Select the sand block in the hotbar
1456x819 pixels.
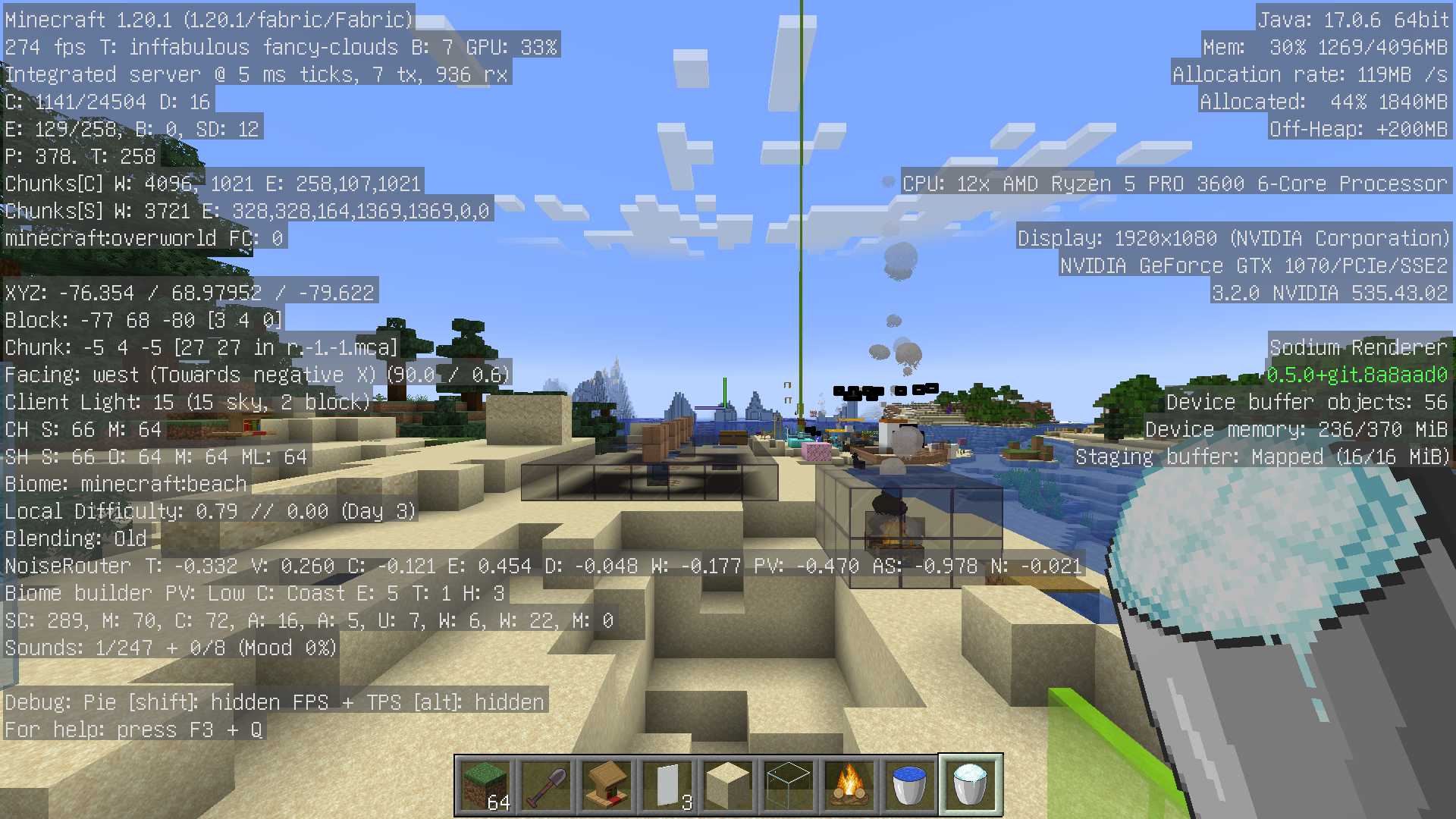pos(728,783)
